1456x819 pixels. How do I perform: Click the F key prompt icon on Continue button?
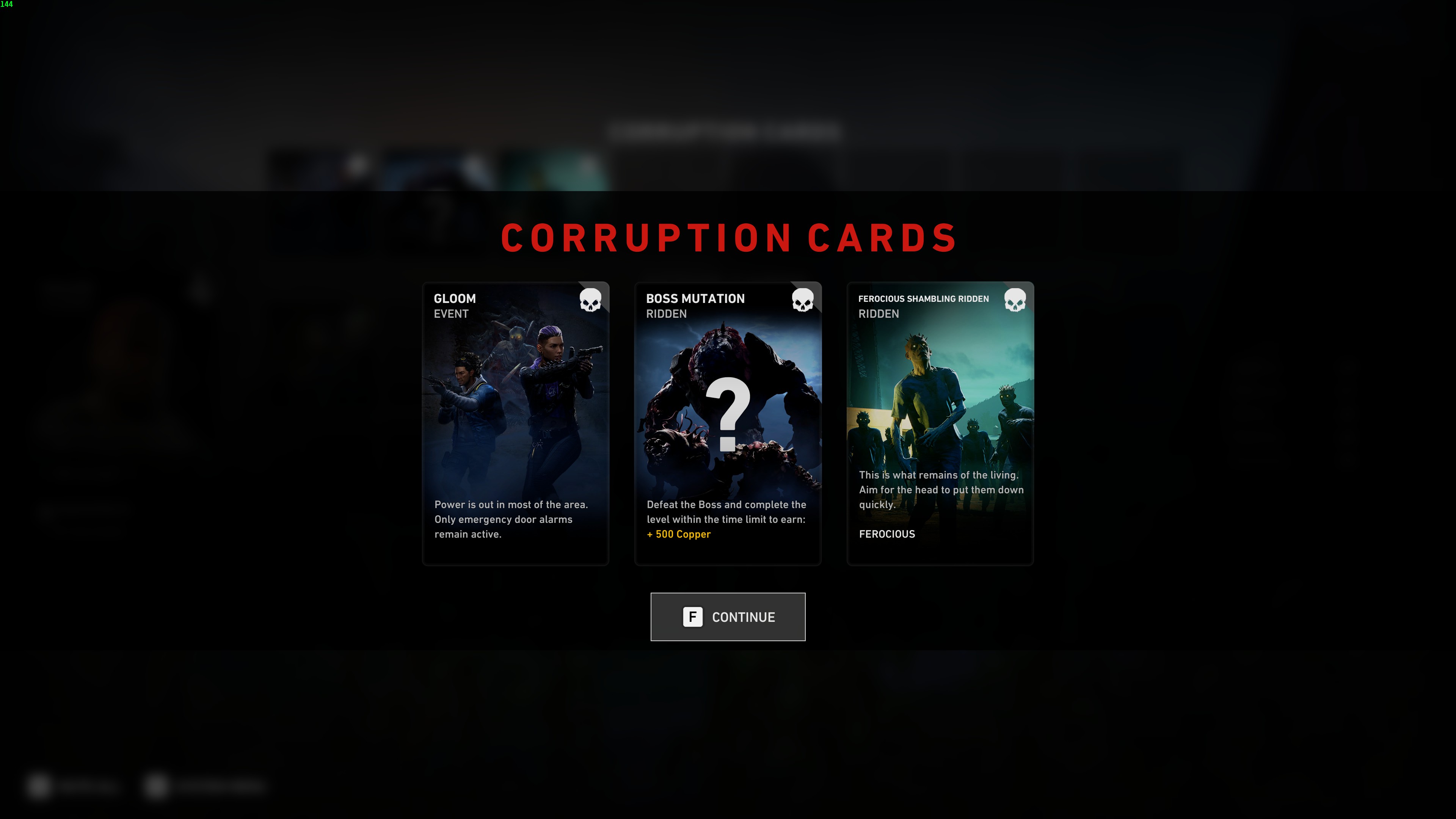click(x=692, y=617)
